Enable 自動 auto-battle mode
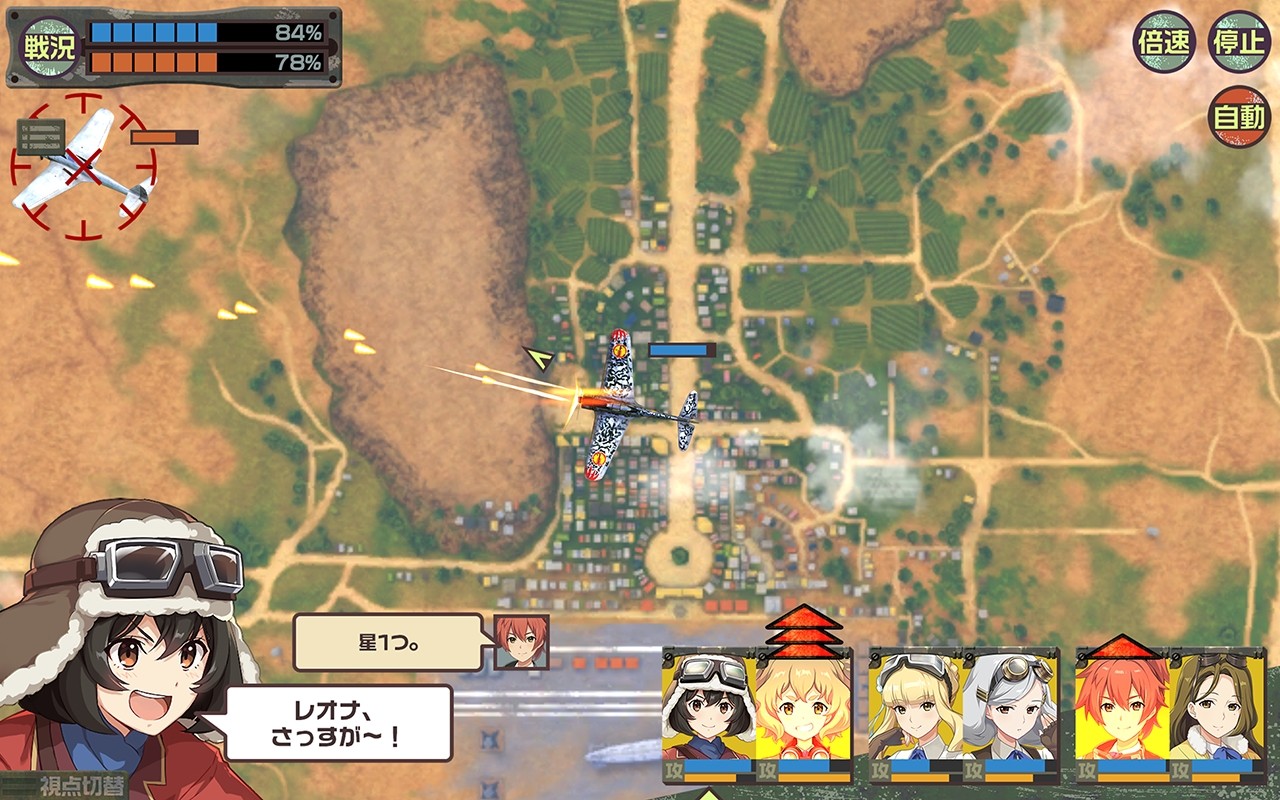 (x=1240, y=115)
